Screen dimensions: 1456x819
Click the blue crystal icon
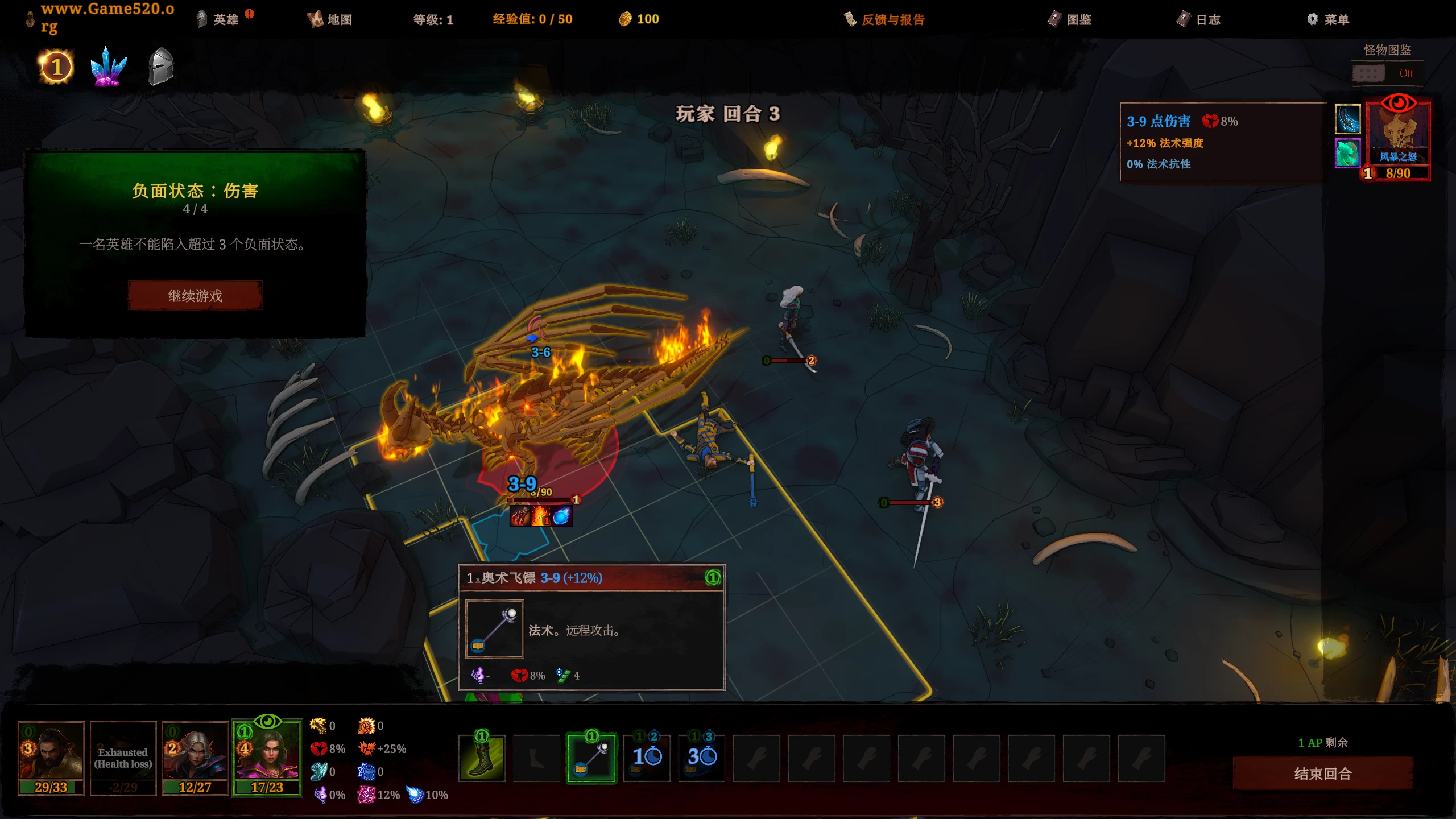point(108,68)
